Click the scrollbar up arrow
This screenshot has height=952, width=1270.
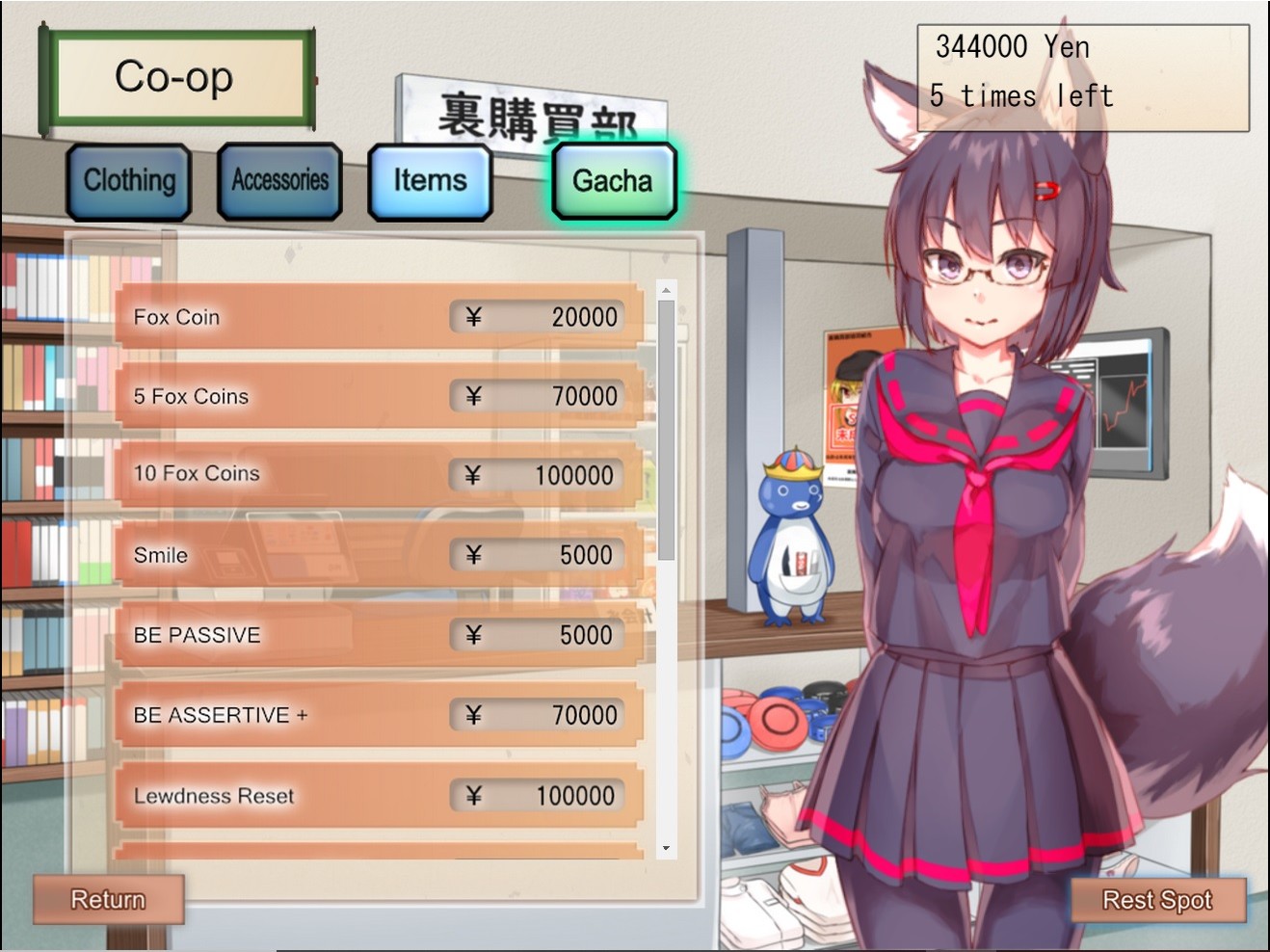(x=665, y=290)
